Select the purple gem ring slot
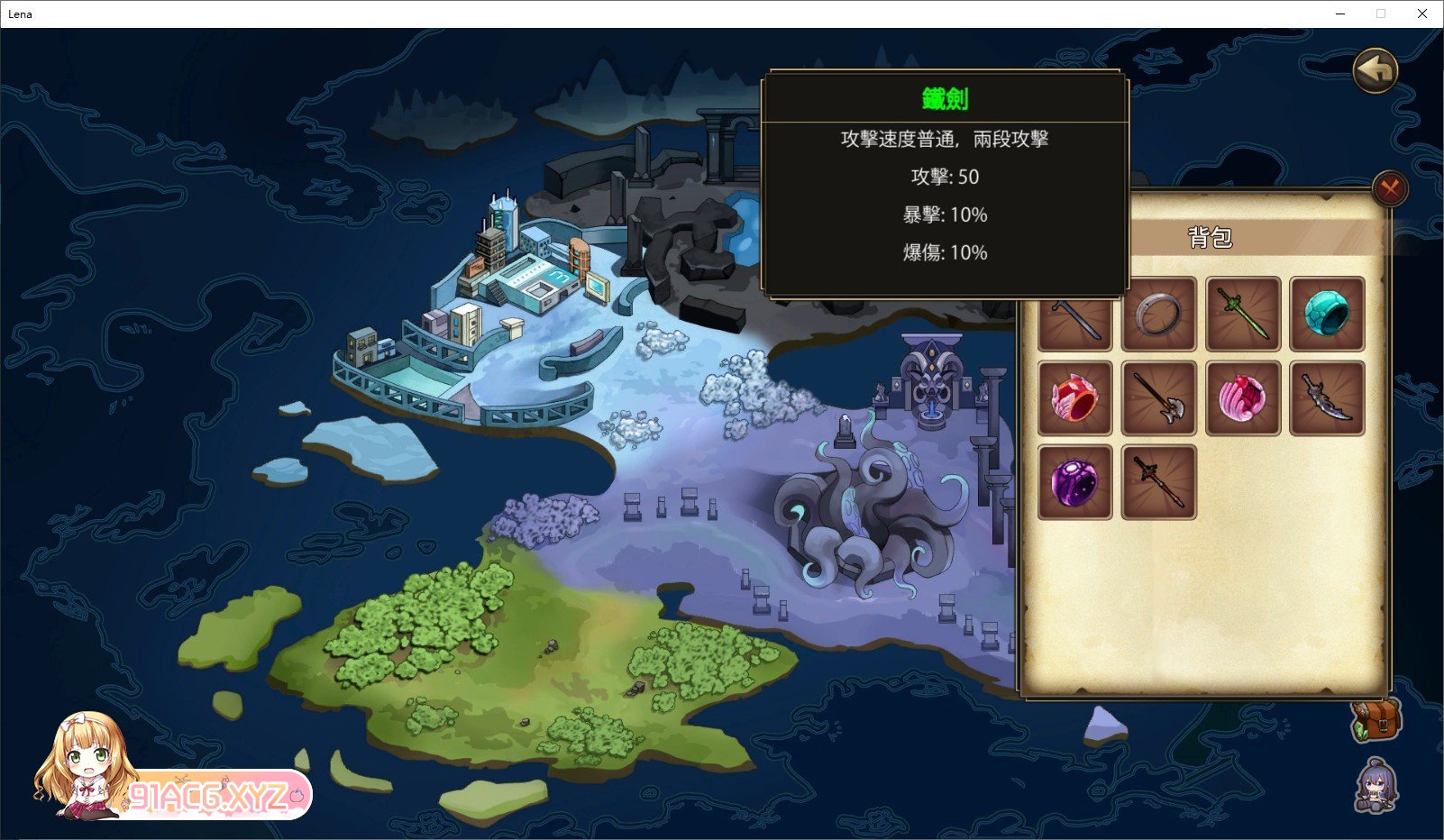 (1074, 482)
